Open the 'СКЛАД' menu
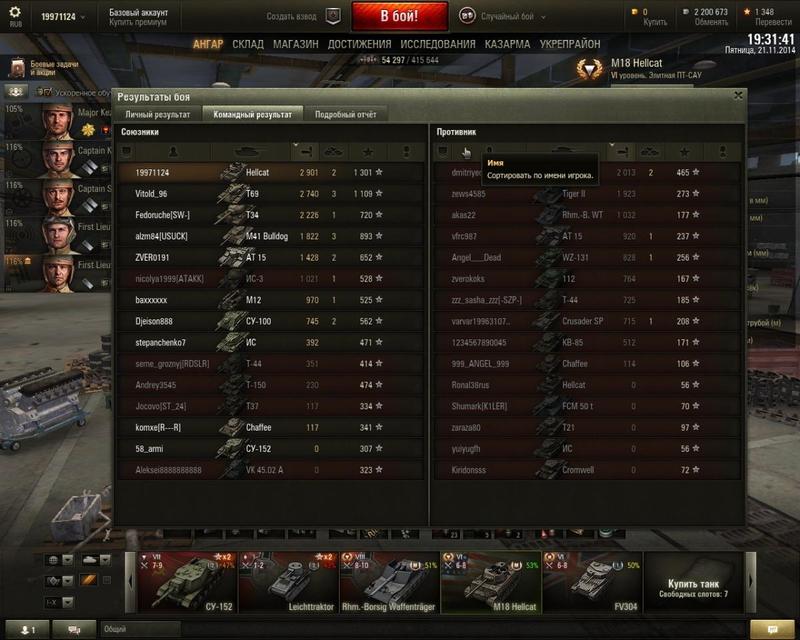 [x=248, y=45]
